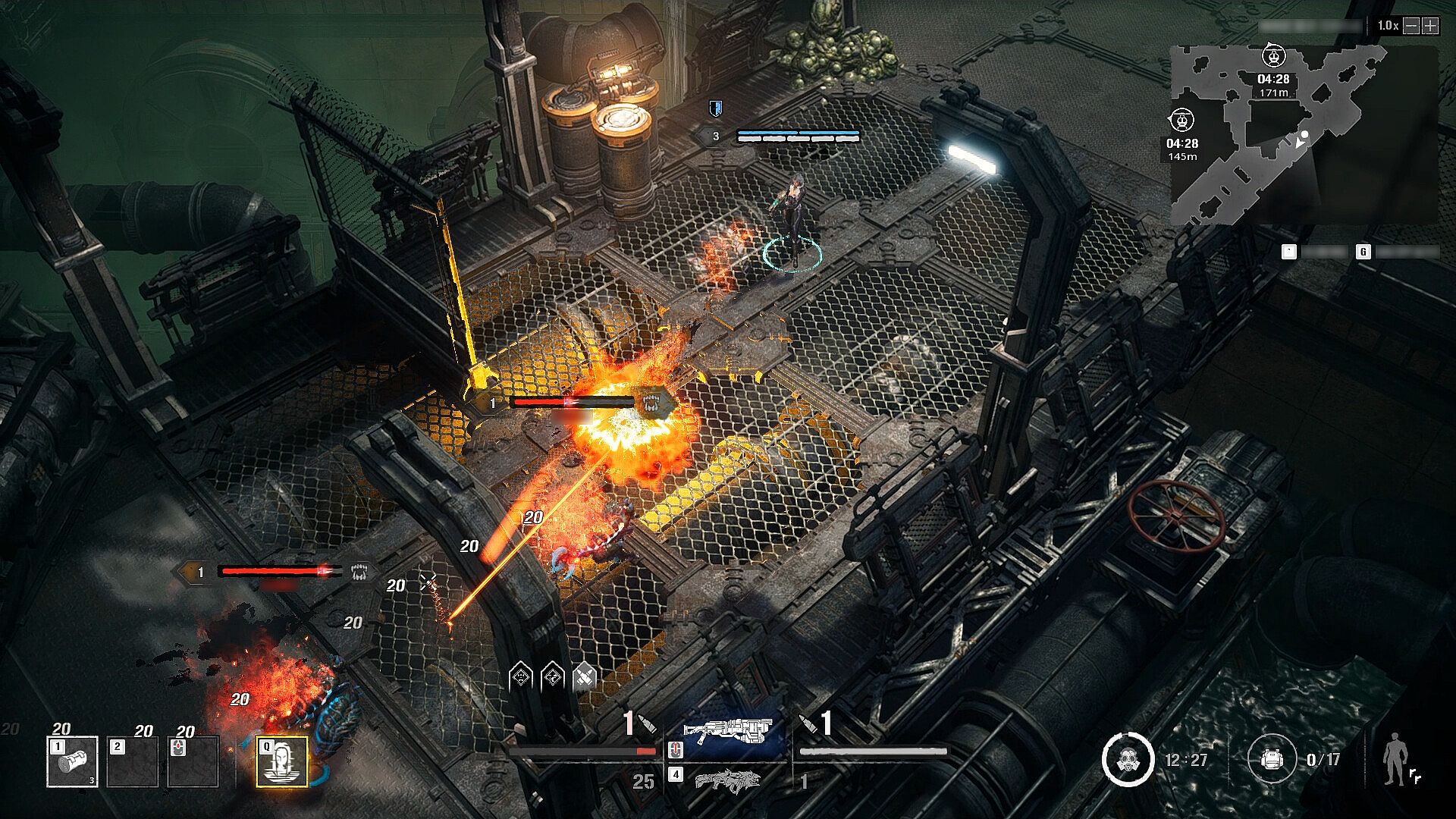This screenshot has width=1456, height=819.
Task: Open the minimap
Action: 1303,133
